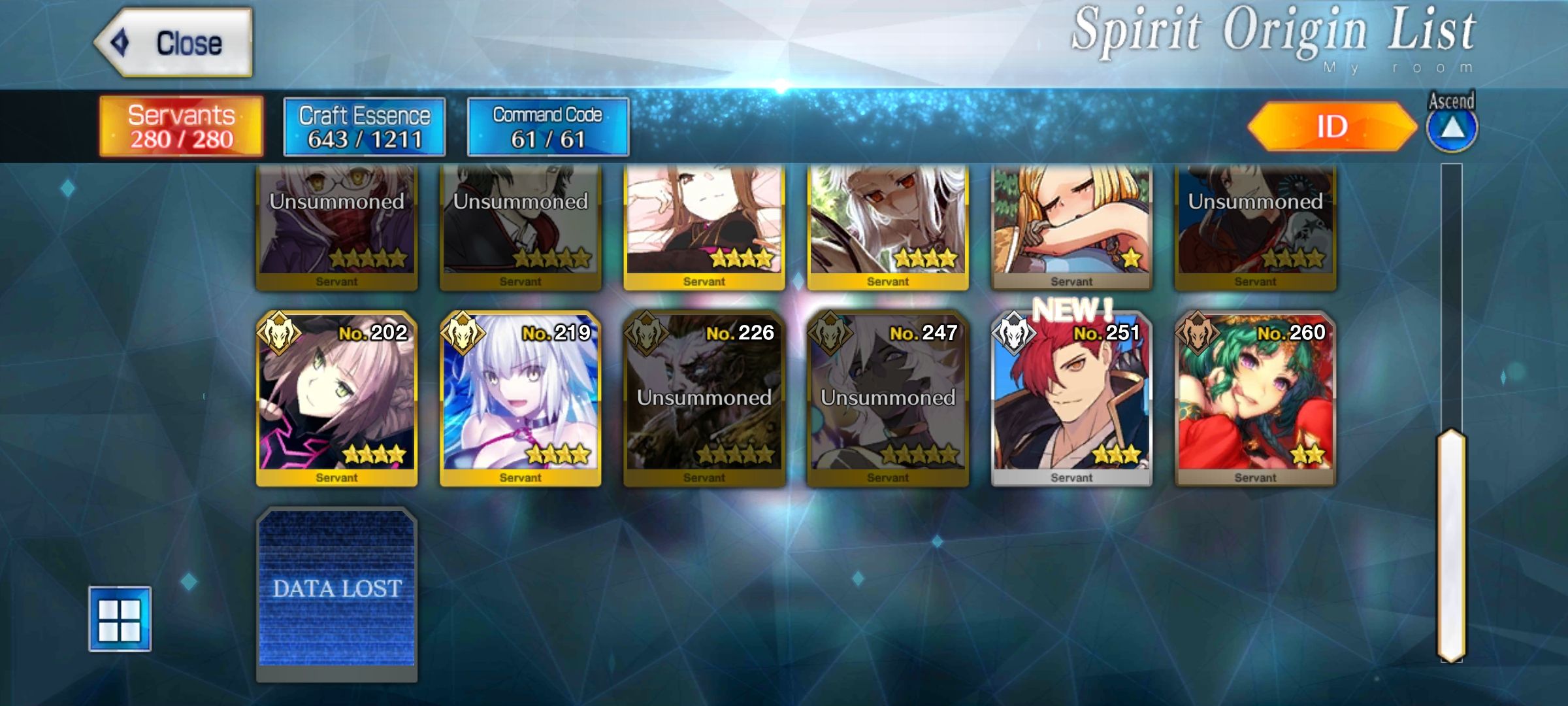The image size is (1568, 706).
Task: Open servant card No. 260
Action: (1254, 399)
